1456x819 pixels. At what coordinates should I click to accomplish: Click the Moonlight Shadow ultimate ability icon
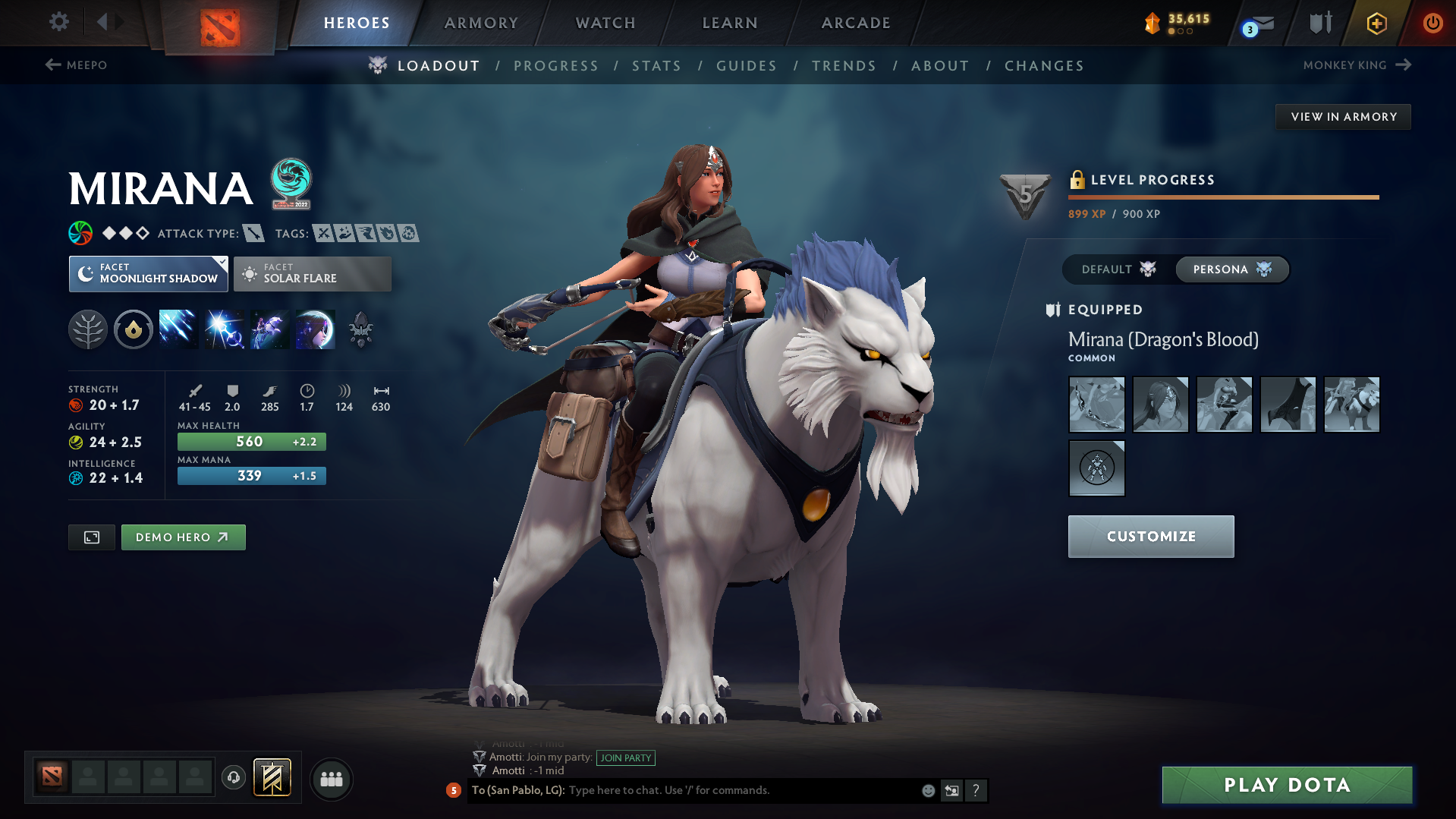pyautogui.click(x=315, y=329)
